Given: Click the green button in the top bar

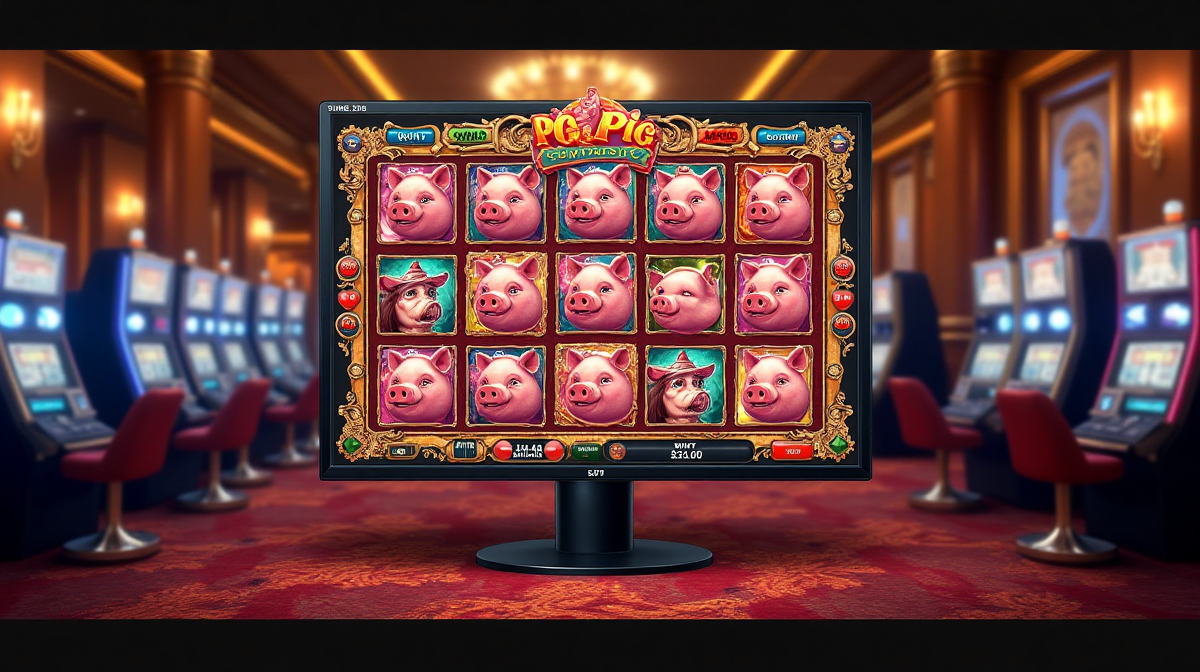Looking at the screenshot, I should pyautogui.click(x=467, y=135).
